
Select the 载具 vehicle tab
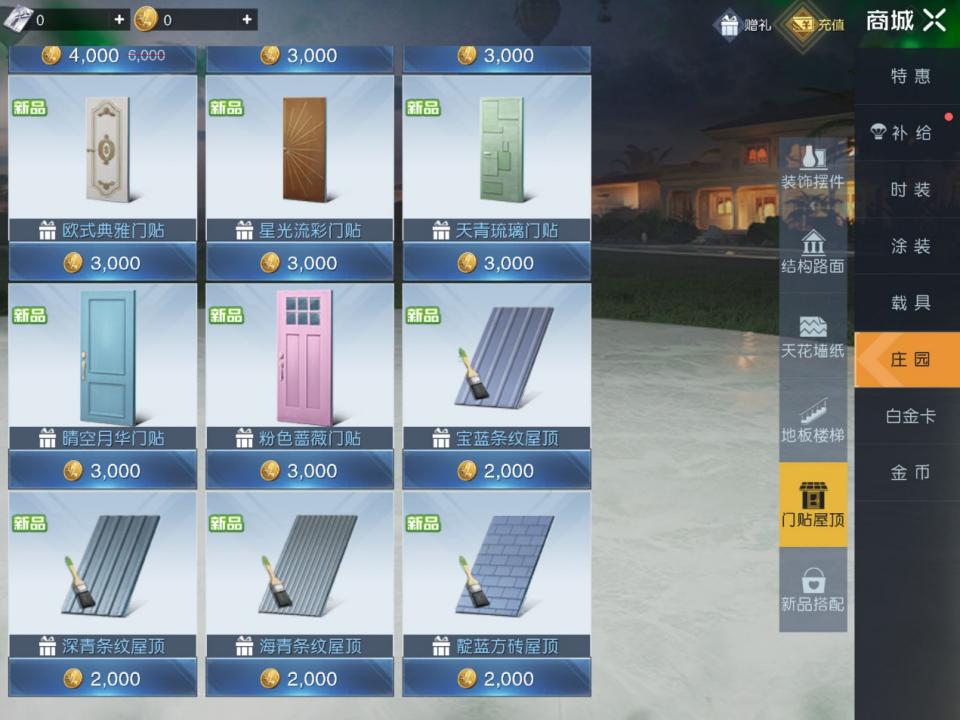(x=909, y=302)
